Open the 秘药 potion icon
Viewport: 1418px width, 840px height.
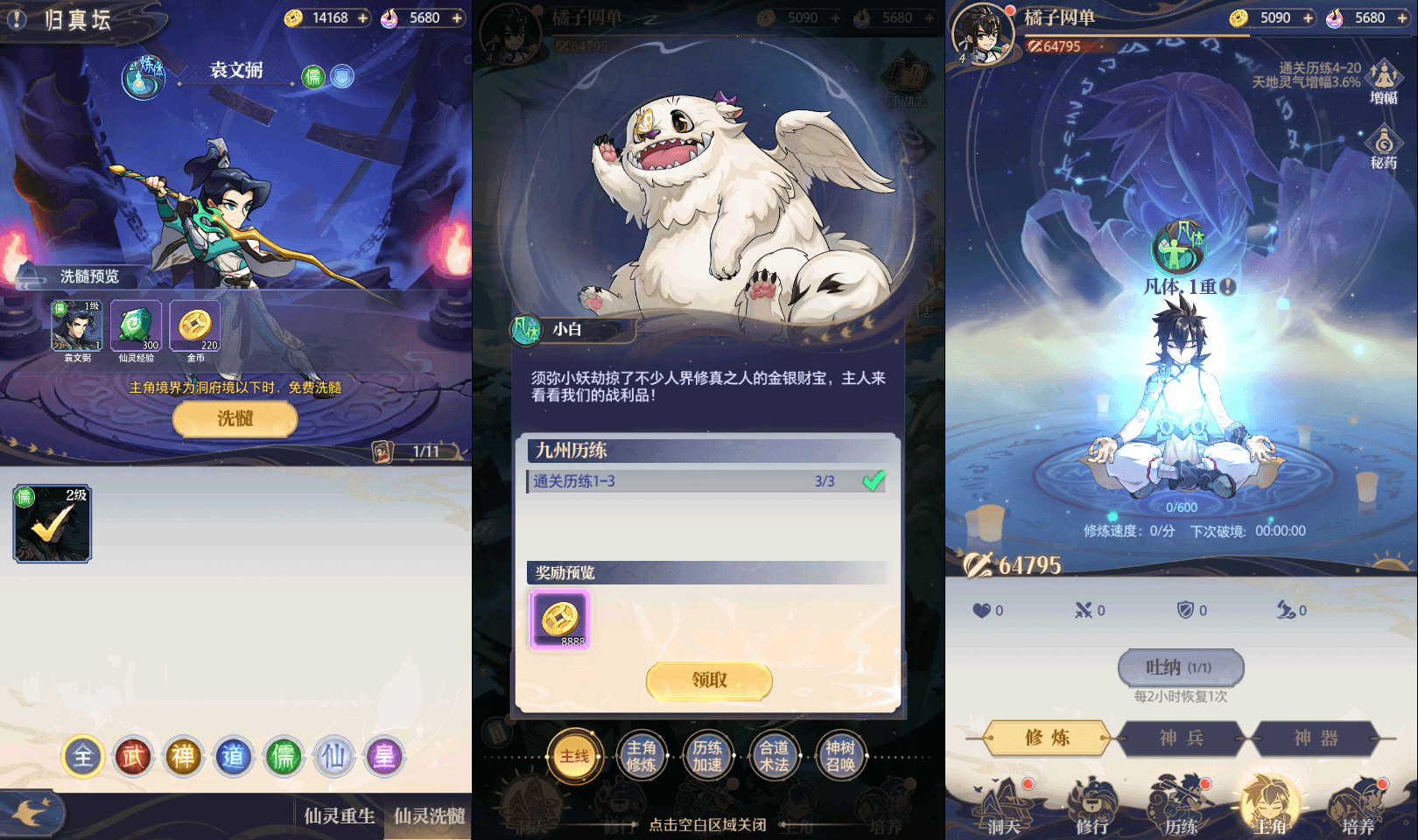point(1383,147)
